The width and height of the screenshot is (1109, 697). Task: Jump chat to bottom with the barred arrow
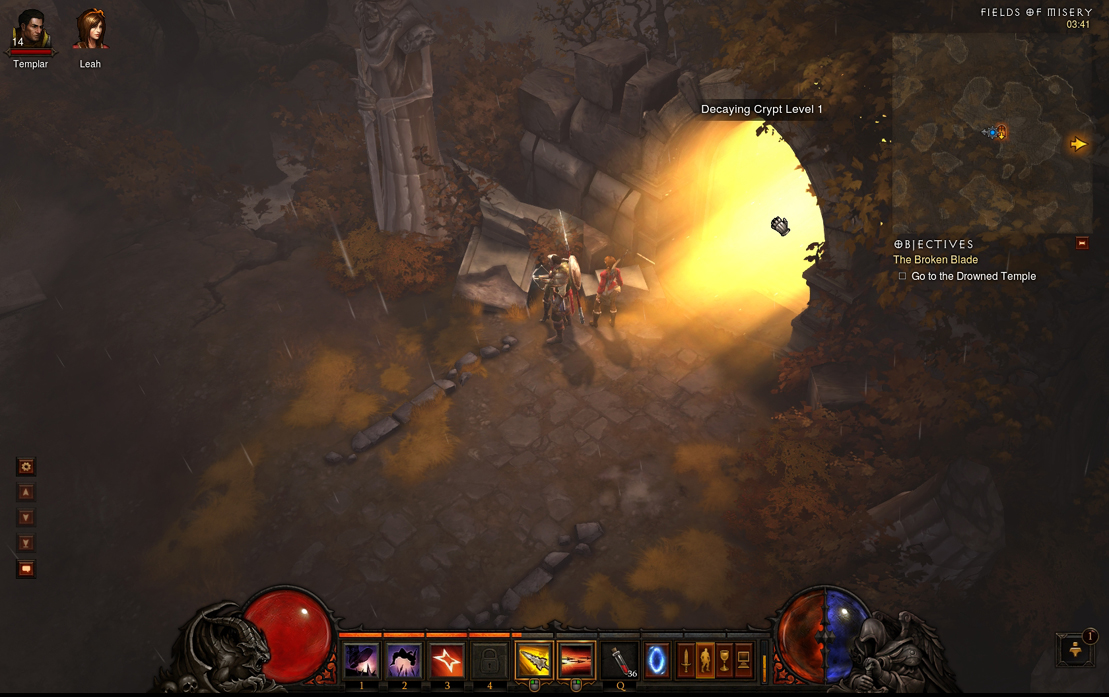pyautogui.click(x=26, y=543)
